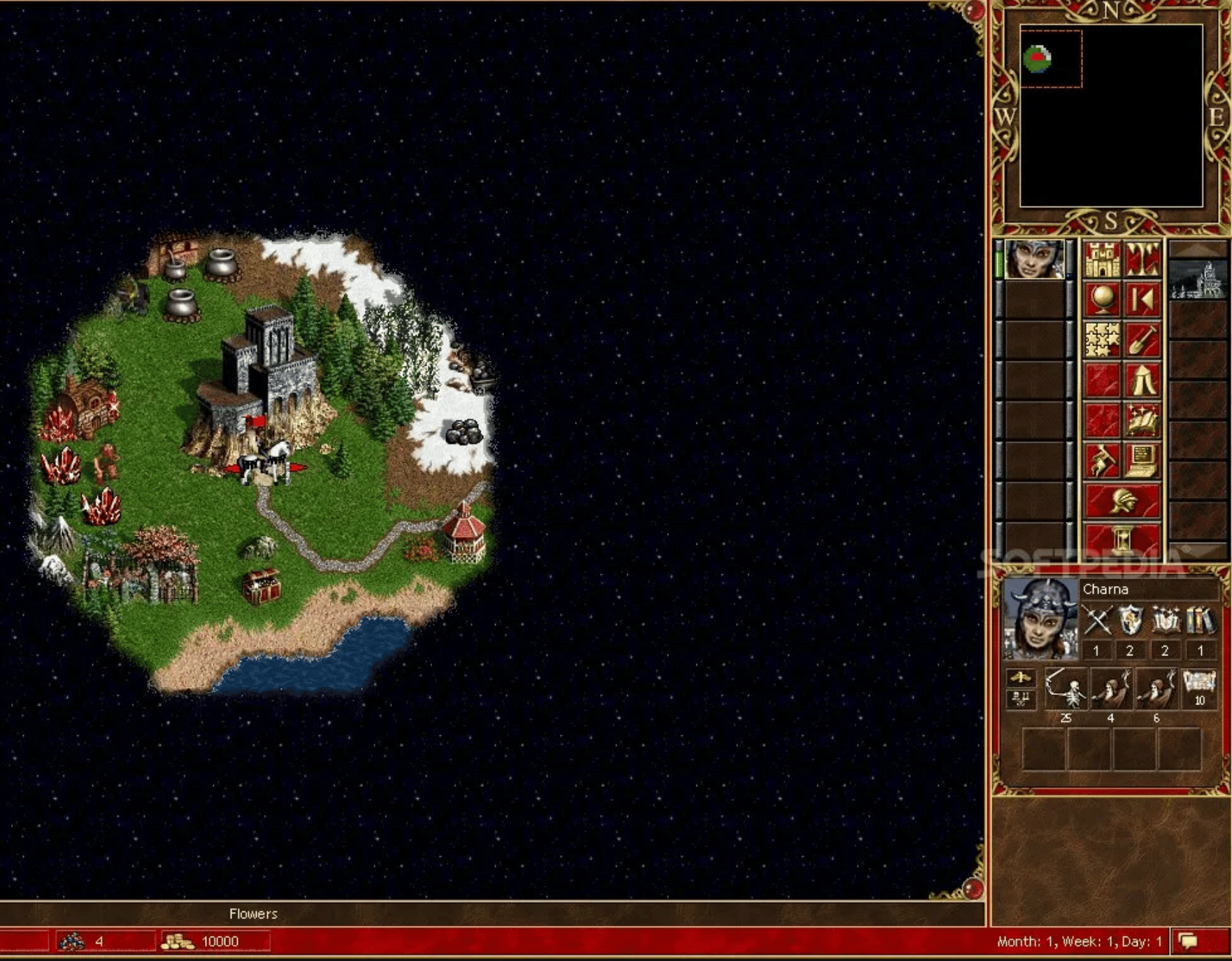Open the quest log orb button
This screenshot has width=1232, height=961.
point(1102,300)
